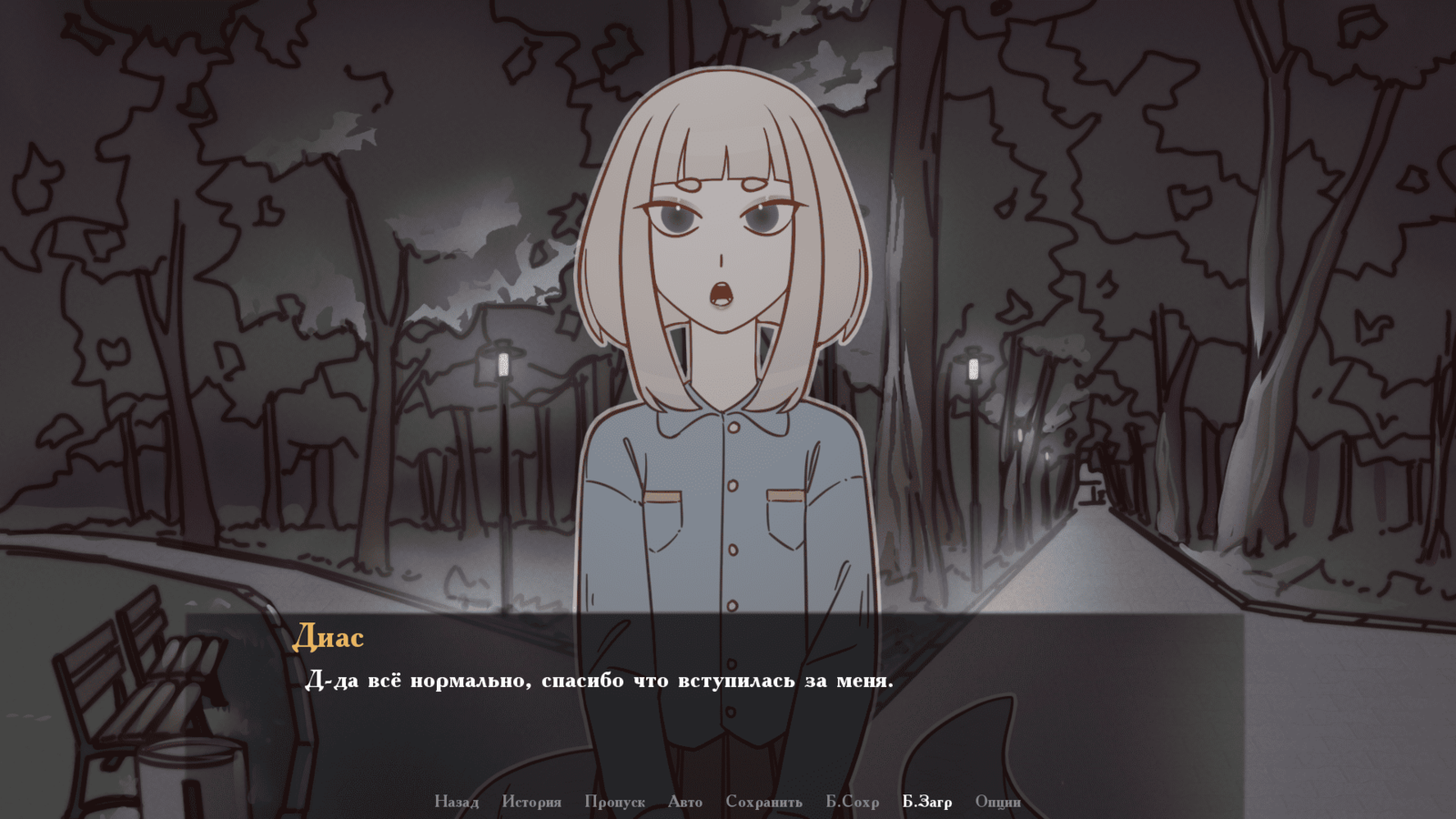The image size is (1456, 819).
Task: Quick save using "Б.Сохр"
Action: [851, 802]
